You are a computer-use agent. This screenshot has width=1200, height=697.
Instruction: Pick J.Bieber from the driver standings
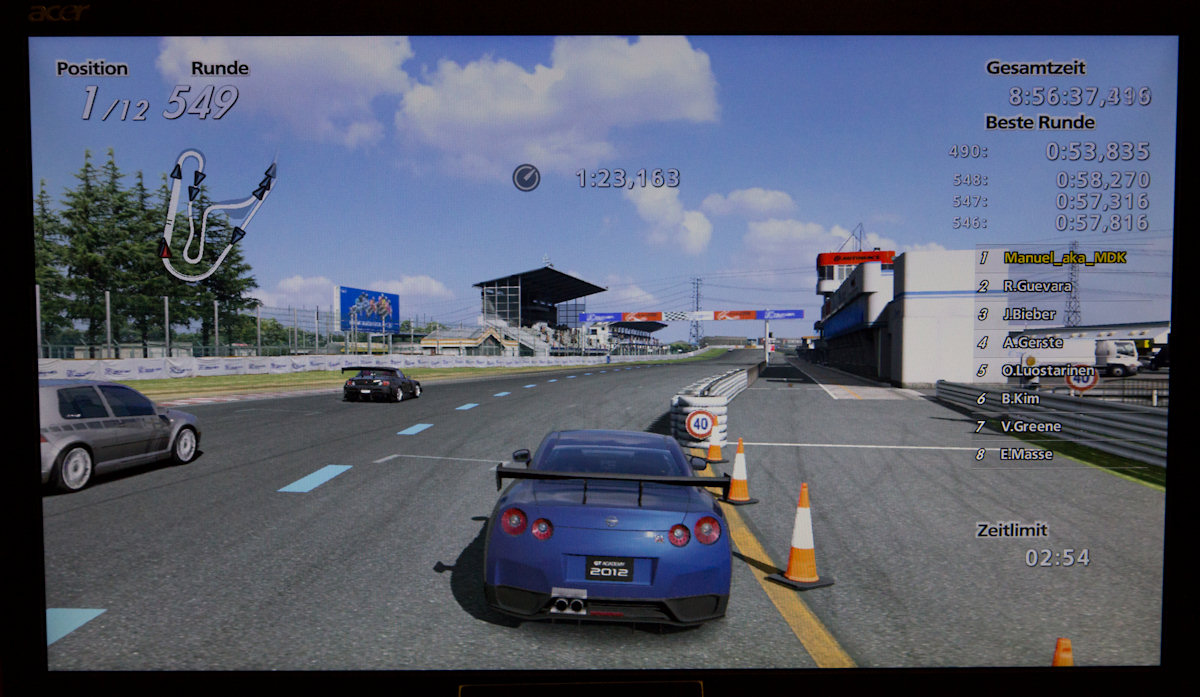click(1029, 314)
